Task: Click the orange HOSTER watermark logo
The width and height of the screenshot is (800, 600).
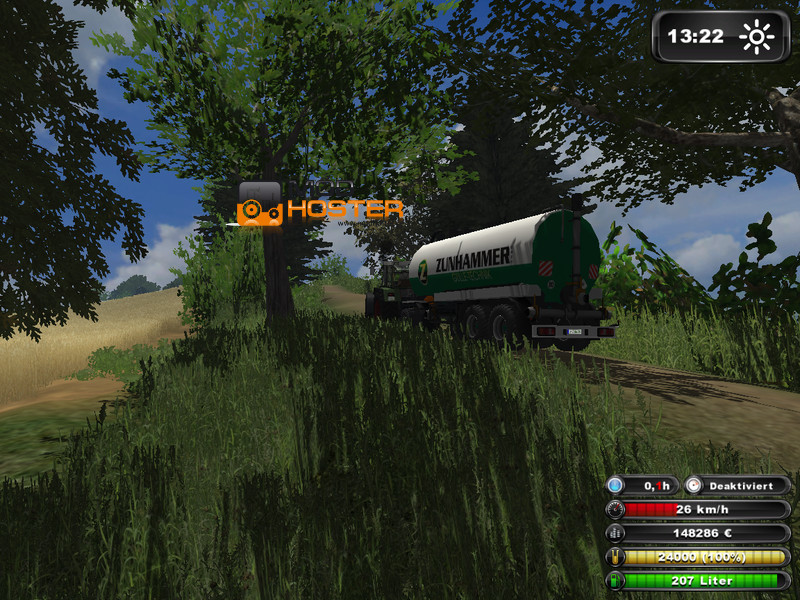Action: coord(321,208)
